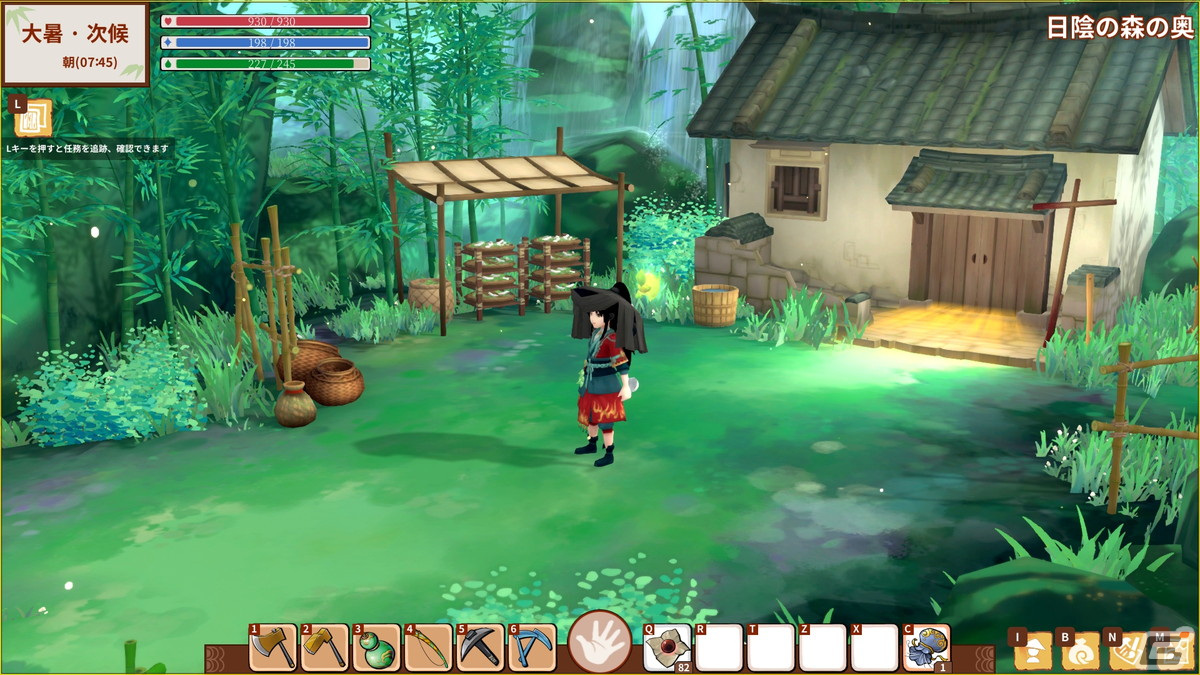Select the sickle in slot 4
This screenshot has width=1200, height=675.
pyautogui.click(x=429, y=648)
